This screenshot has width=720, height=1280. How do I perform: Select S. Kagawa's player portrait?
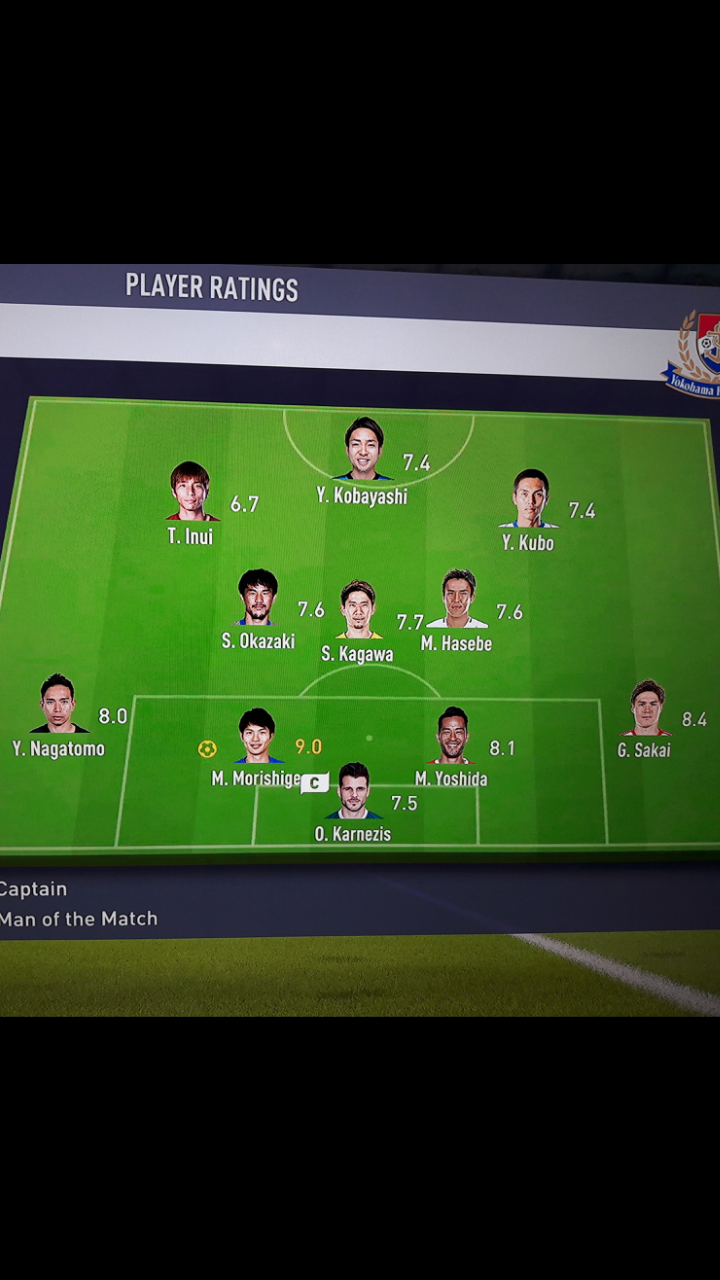pyautogui.click(x=358, y=609)
